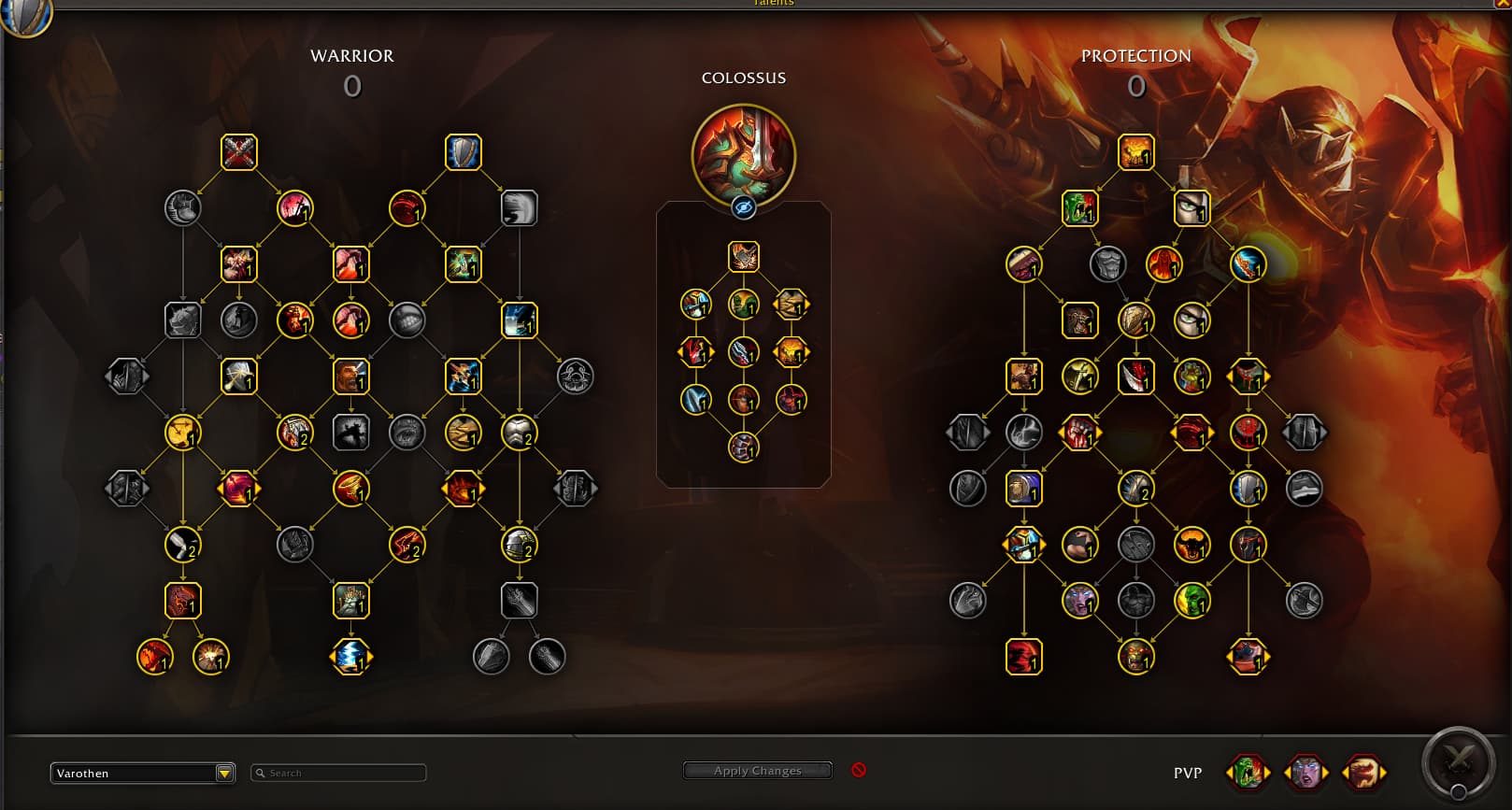Open the Colossus hero talent portrait
This screenshot has height=810, width=1512.
point(743,156)
